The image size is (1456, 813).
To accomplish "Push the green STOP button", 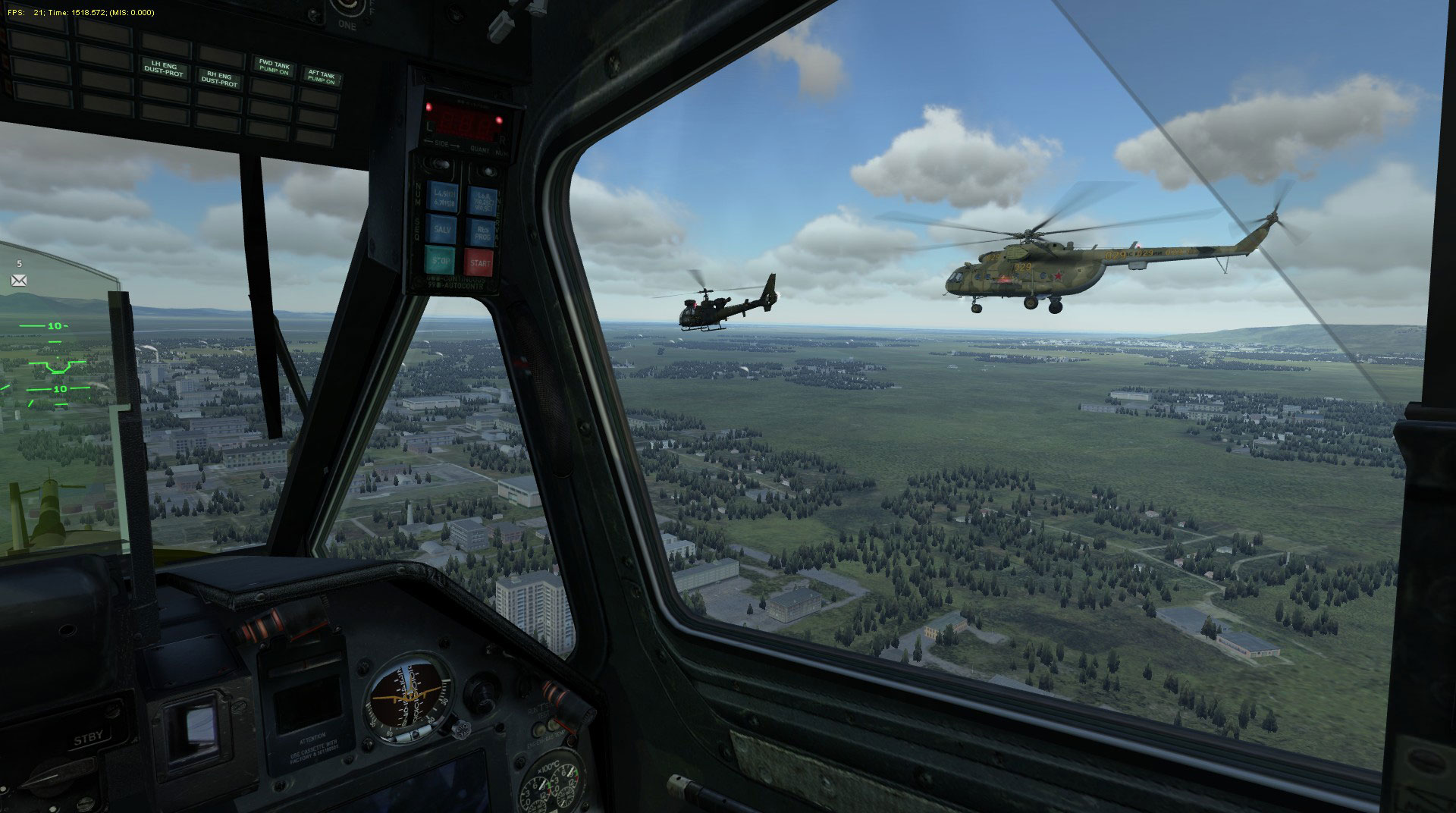I will (440, 261).
